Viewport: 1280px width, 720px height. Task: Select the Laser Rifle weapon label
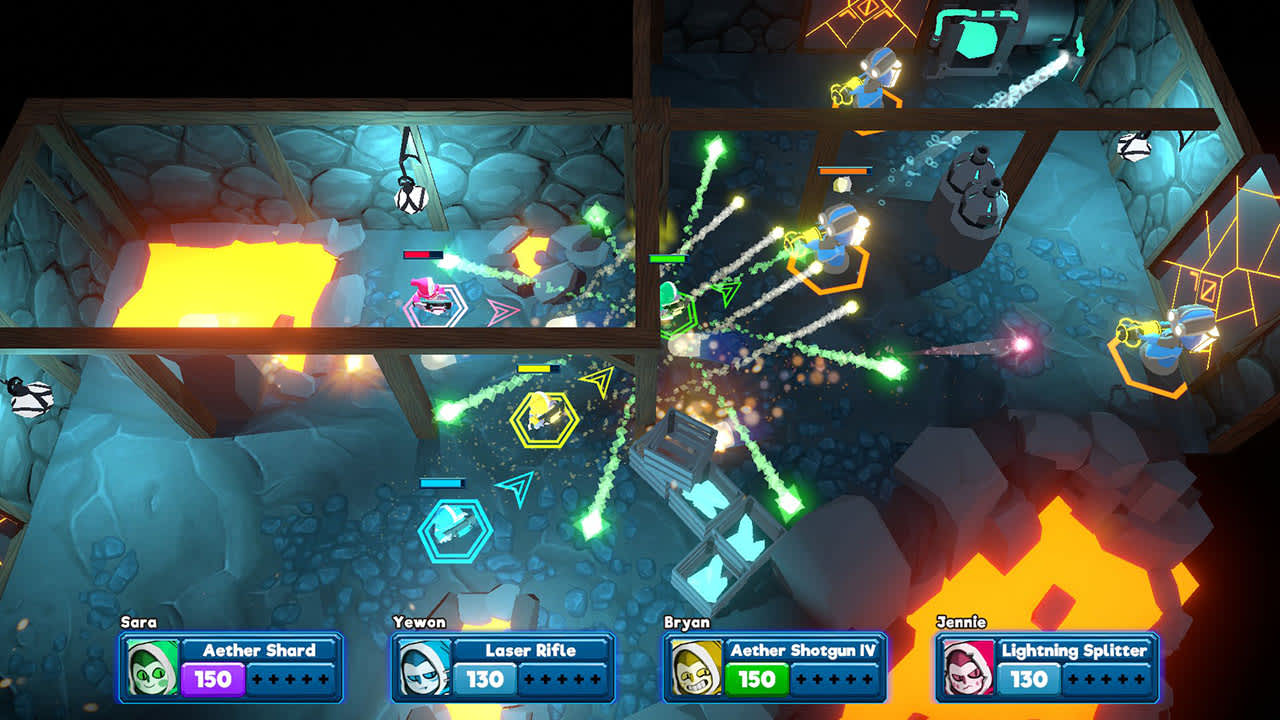[529, 651]
